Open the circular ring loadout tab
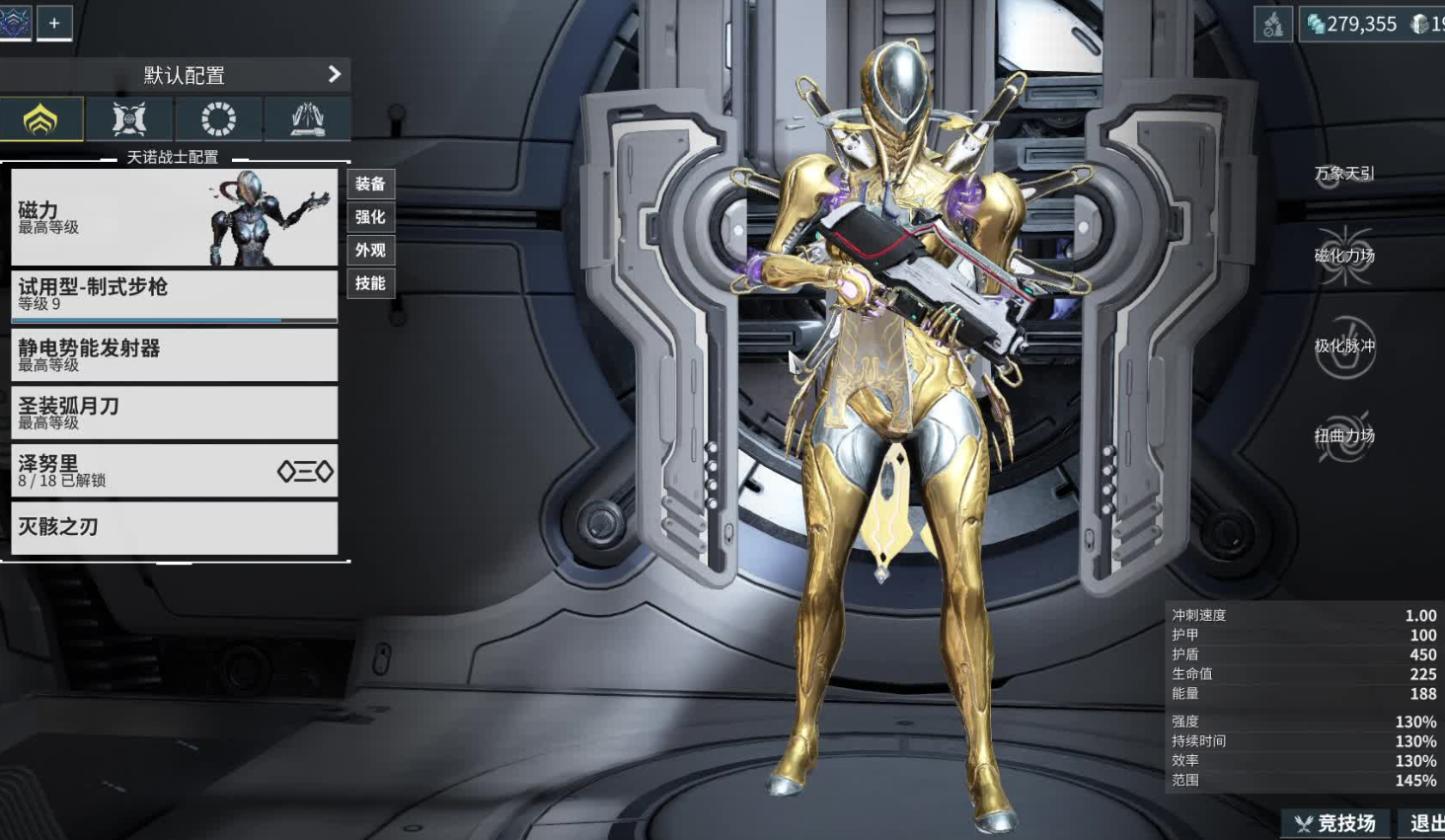1445x840 pixels. click(x=218, y=119)
